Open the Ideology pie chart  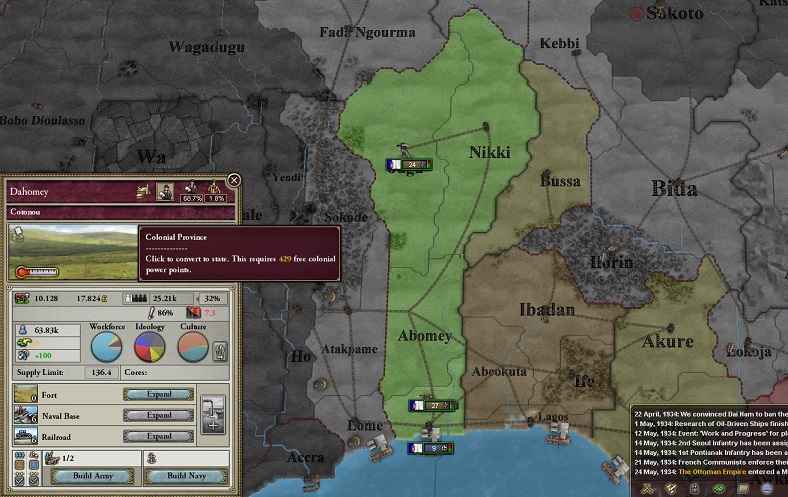pos(151,346)
